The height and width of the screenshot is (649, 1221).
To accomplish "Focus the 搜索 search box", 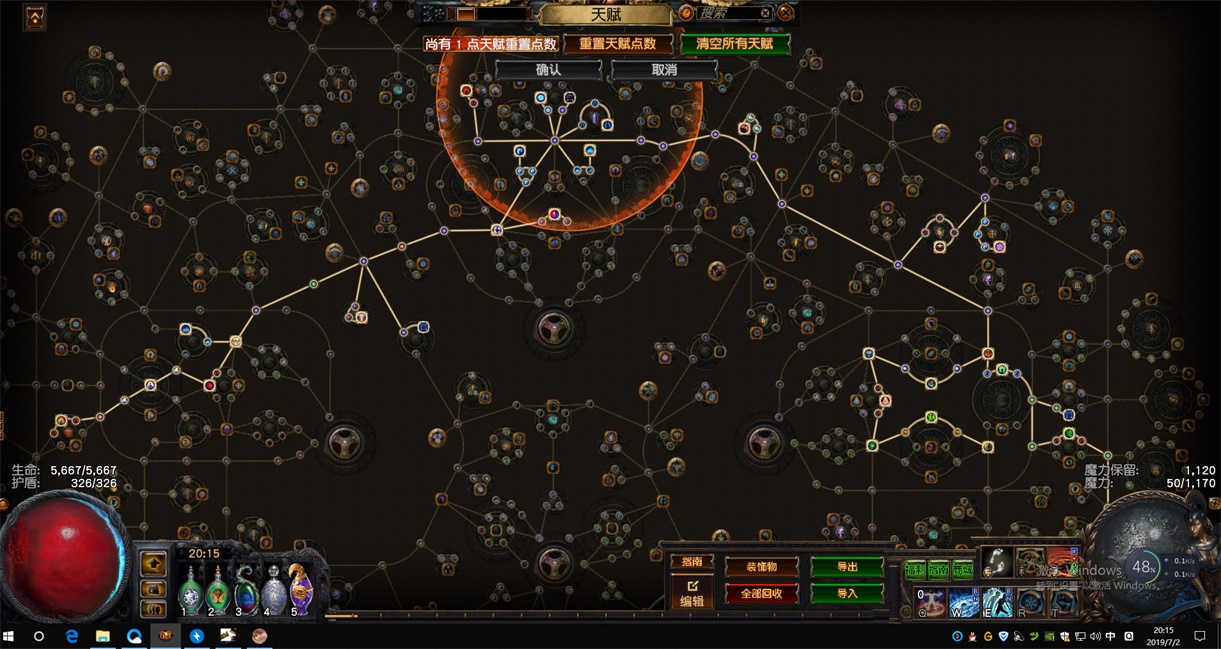I will 730,13.
